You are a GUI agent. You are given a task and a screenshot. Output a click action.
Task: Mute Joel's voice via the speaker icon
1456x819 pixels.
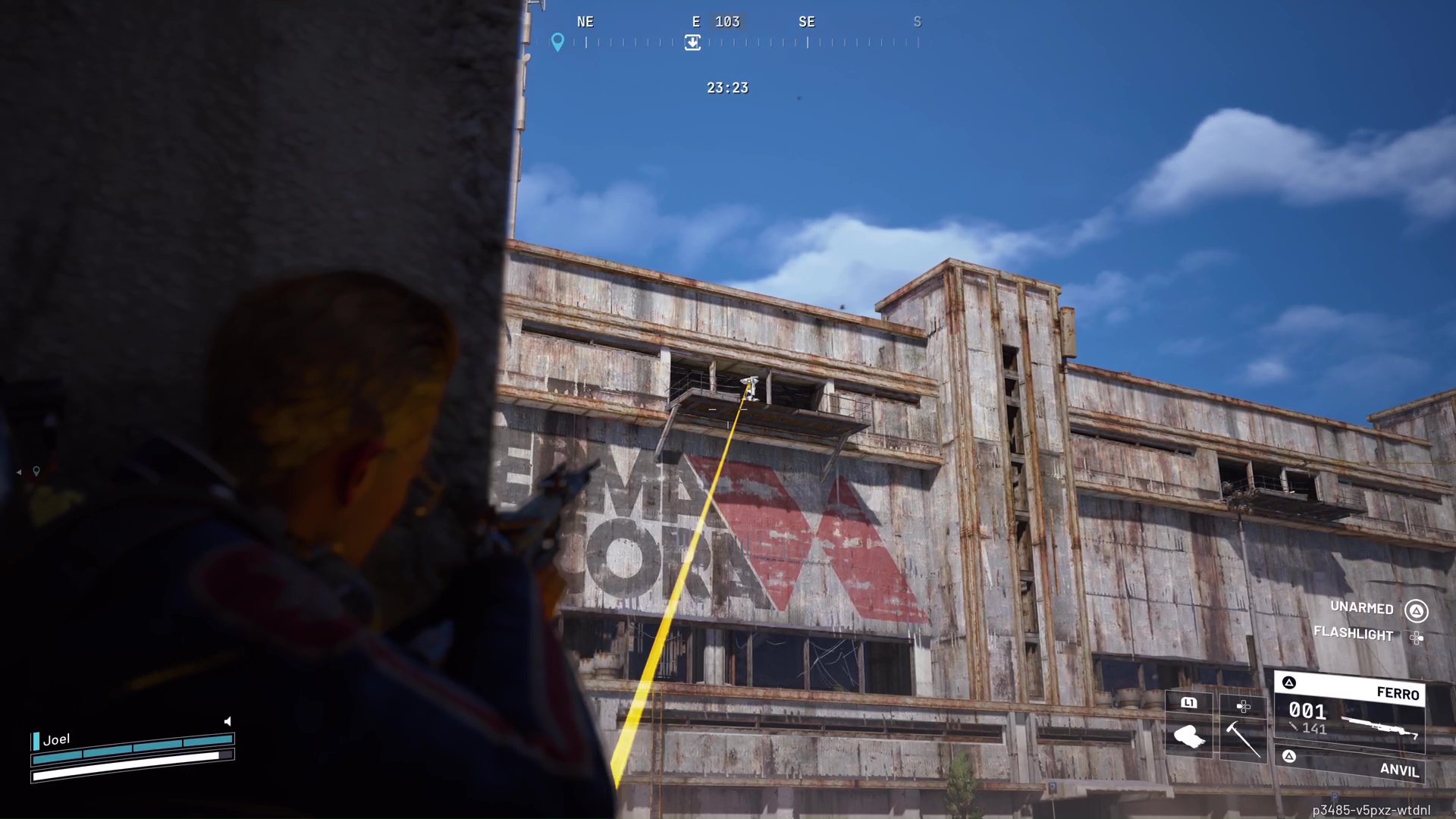coord(227,721)
